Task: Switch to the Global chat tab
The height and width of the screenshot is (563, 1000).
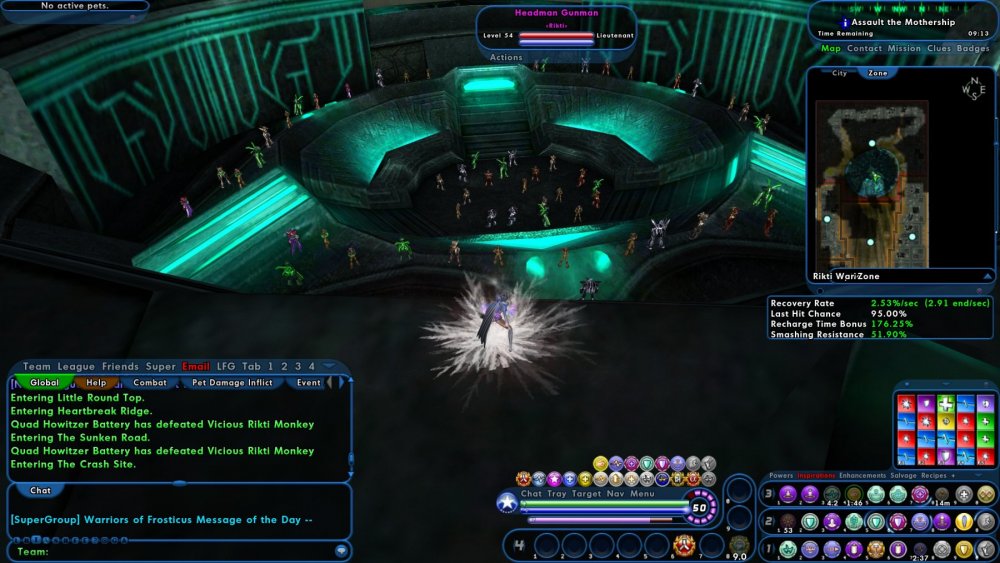Action: pos(44,382)
